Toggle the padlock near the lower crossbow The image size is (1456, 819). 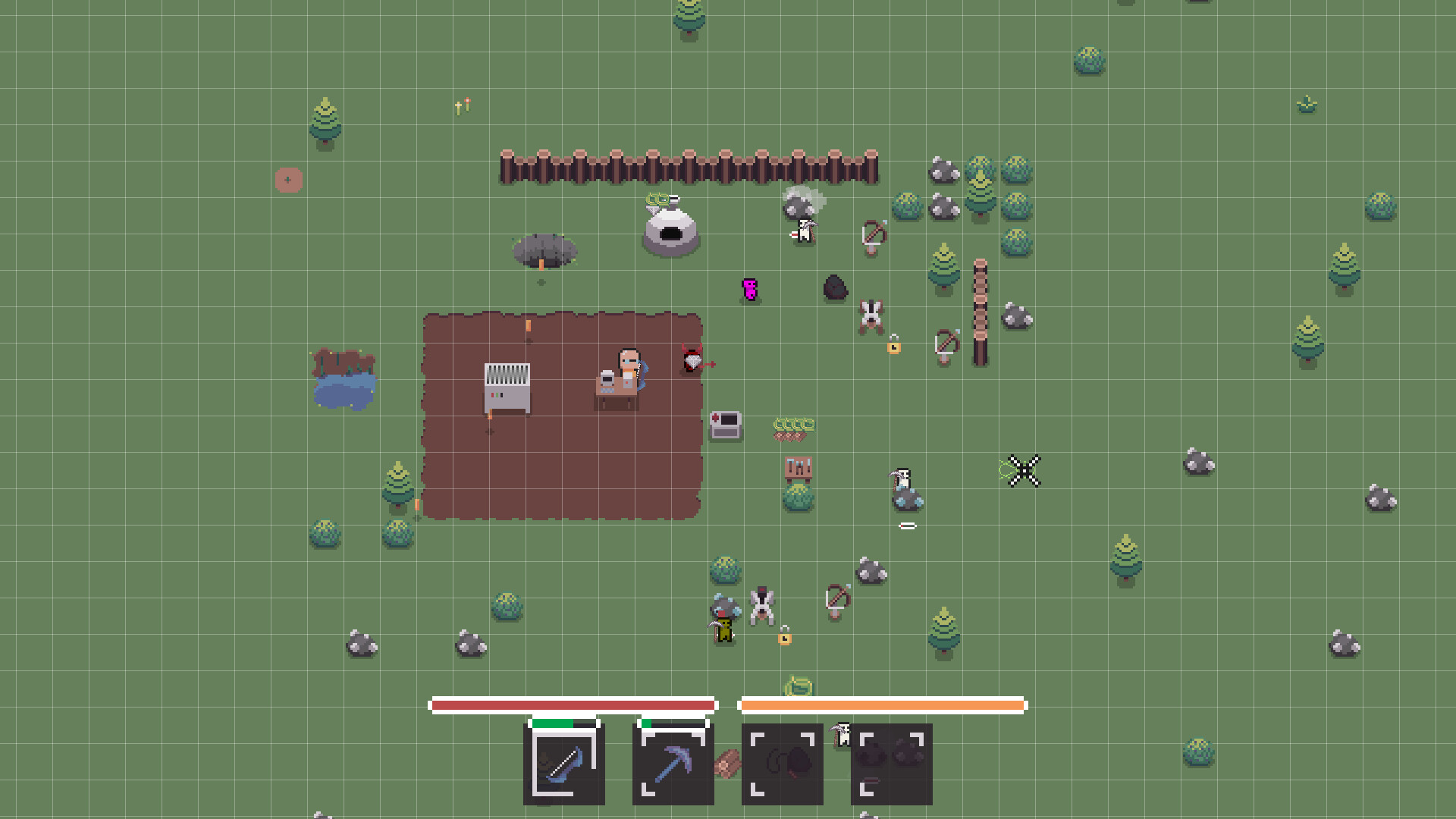(x=783, y=637)
